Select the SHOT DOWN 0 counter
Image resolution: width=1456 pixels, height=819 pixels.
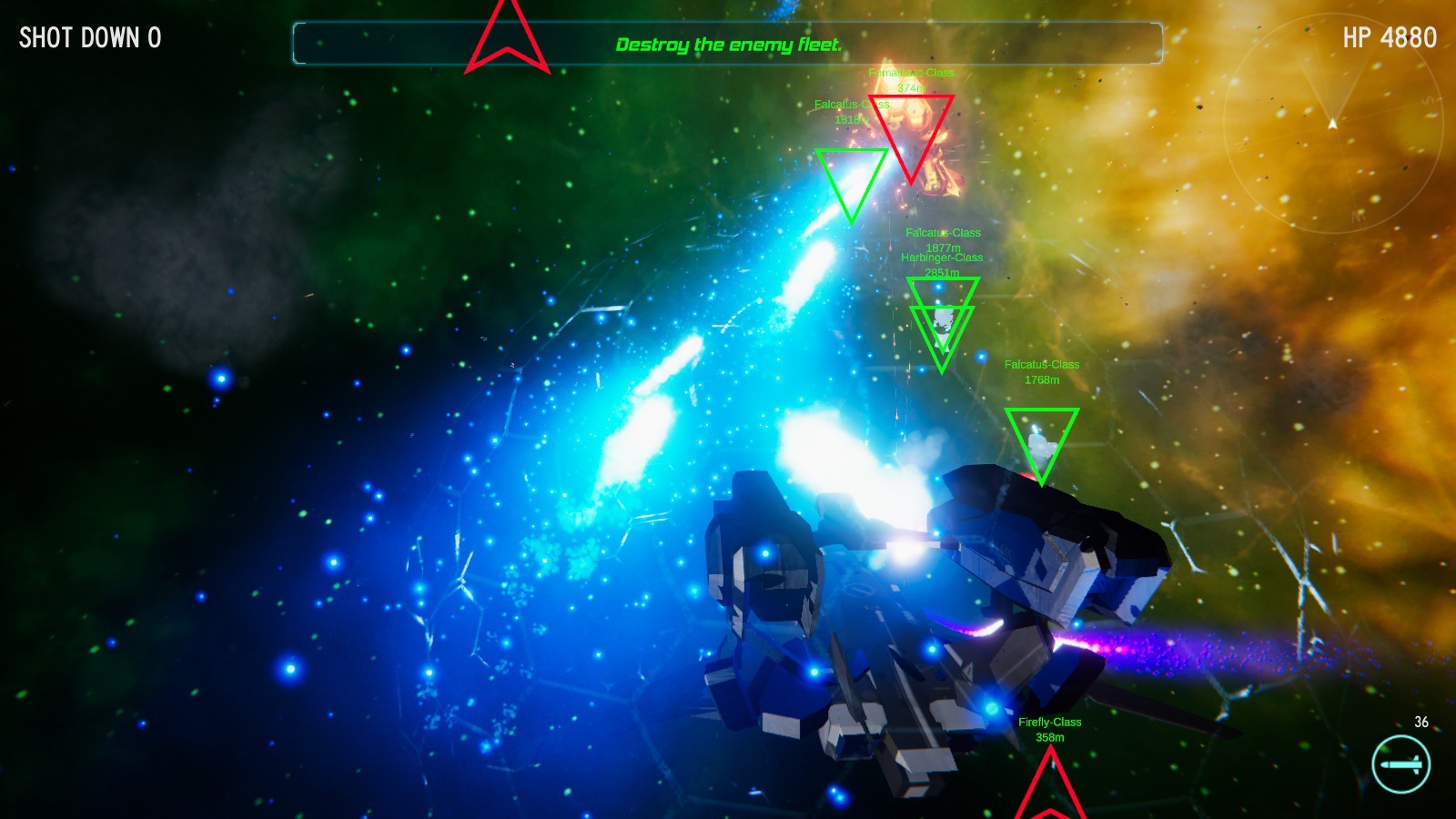88,38
